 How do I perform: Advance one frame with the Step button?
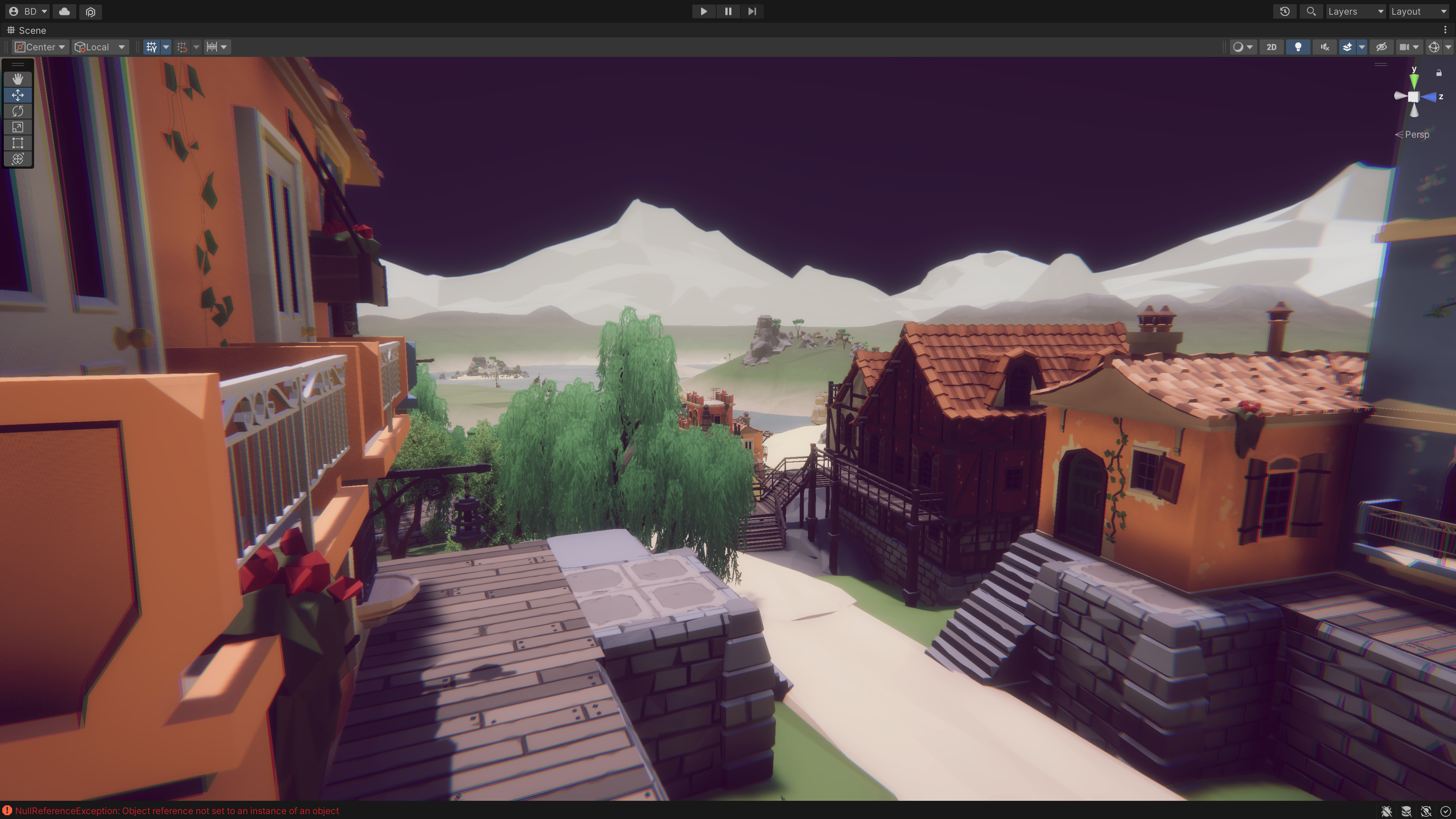752,11
